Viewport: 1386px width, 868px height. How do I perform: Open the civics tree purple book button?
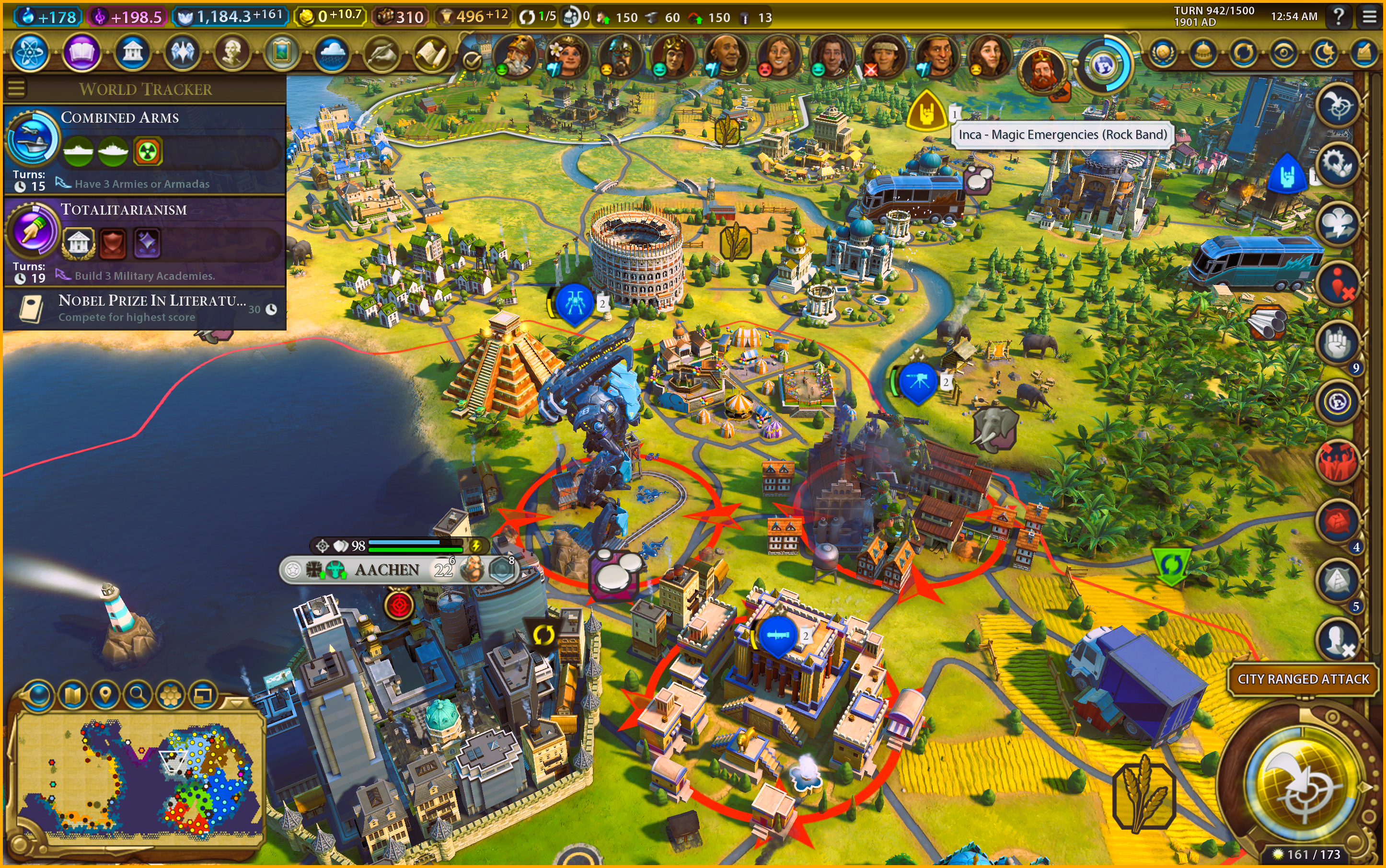(x=81, y=53)
